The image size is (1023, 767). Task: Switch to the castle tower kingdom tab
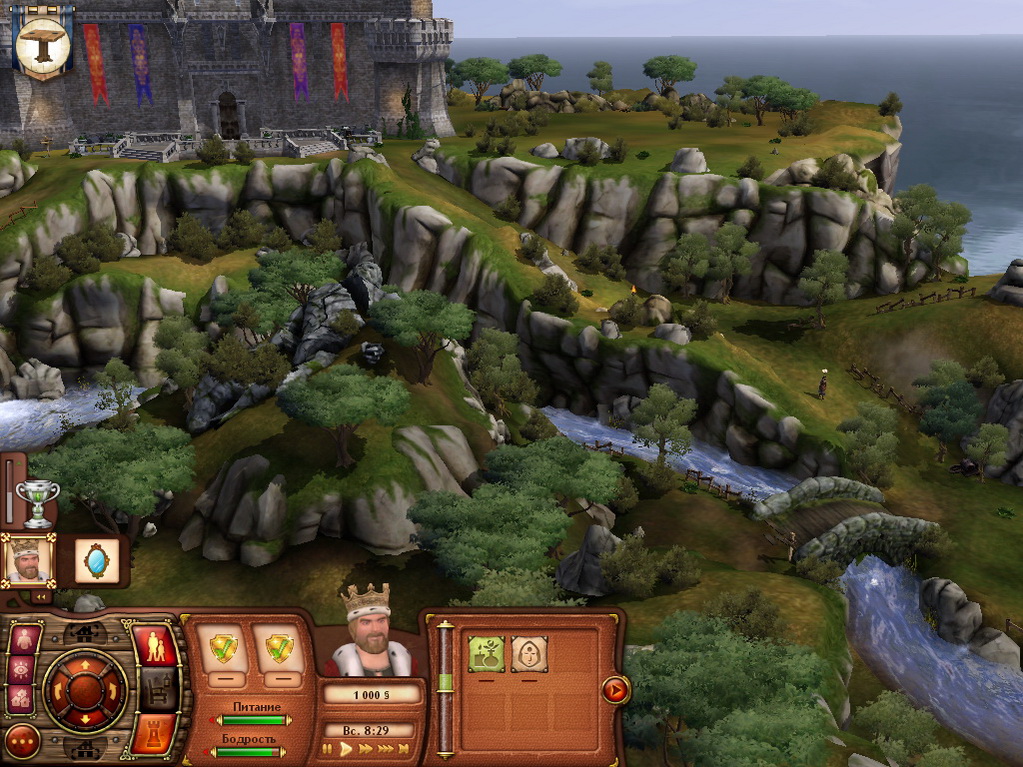pos(153,732)
